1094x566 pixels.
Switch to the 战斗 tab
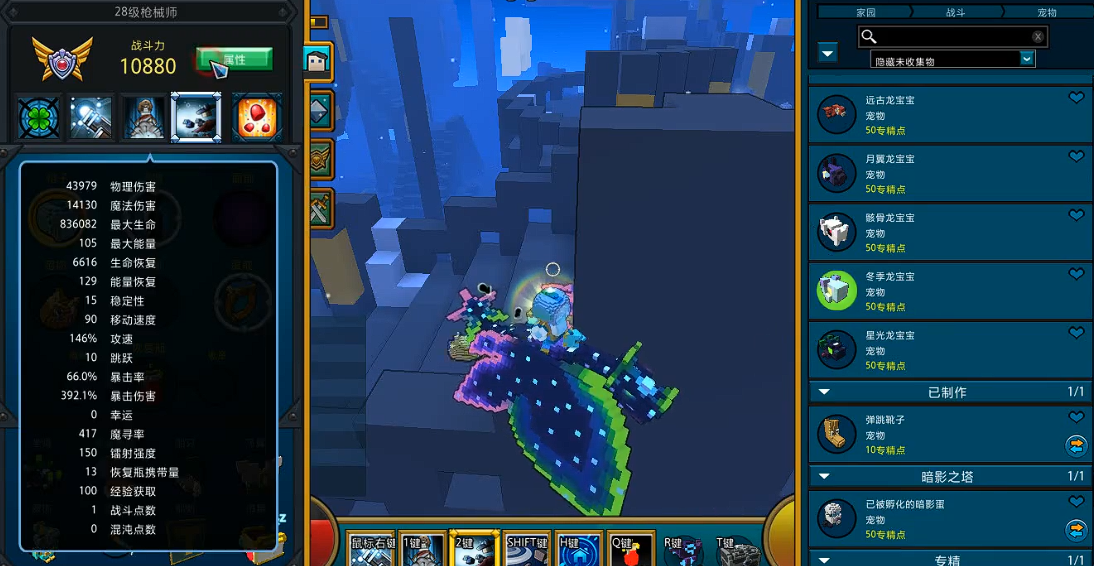[955, 12]
